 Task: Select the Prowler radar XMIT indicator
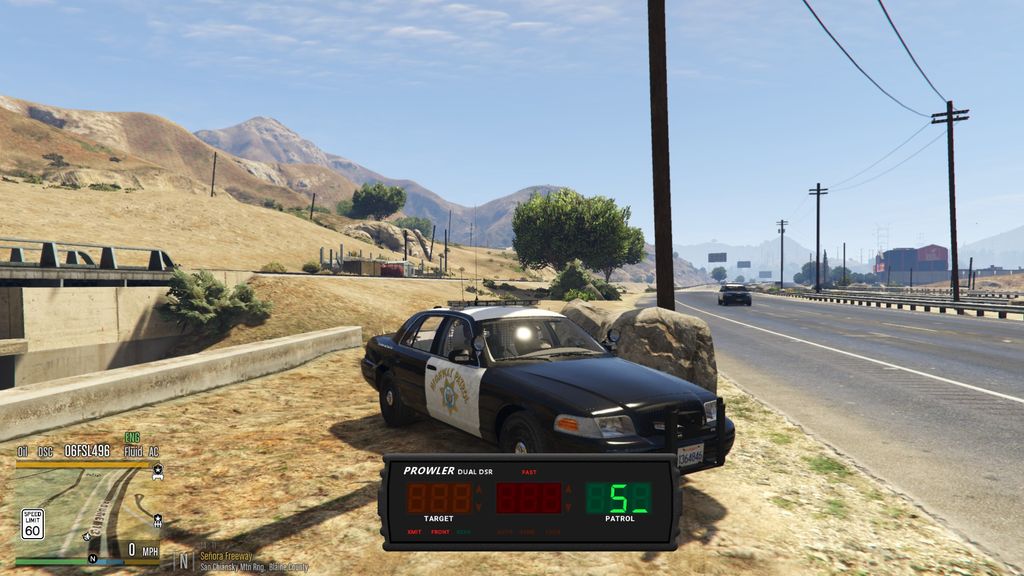coord(414,532)
